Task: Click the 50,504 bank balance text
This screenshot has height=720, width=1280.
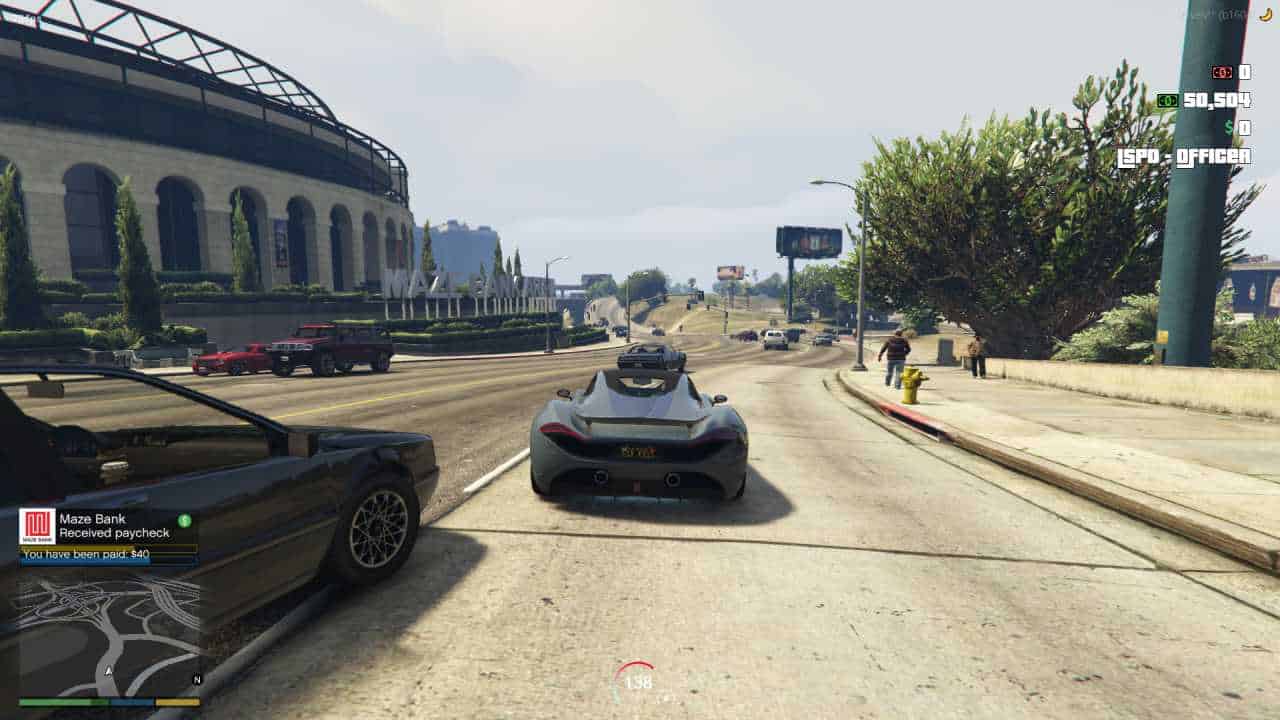Action: pos(1217,98)
